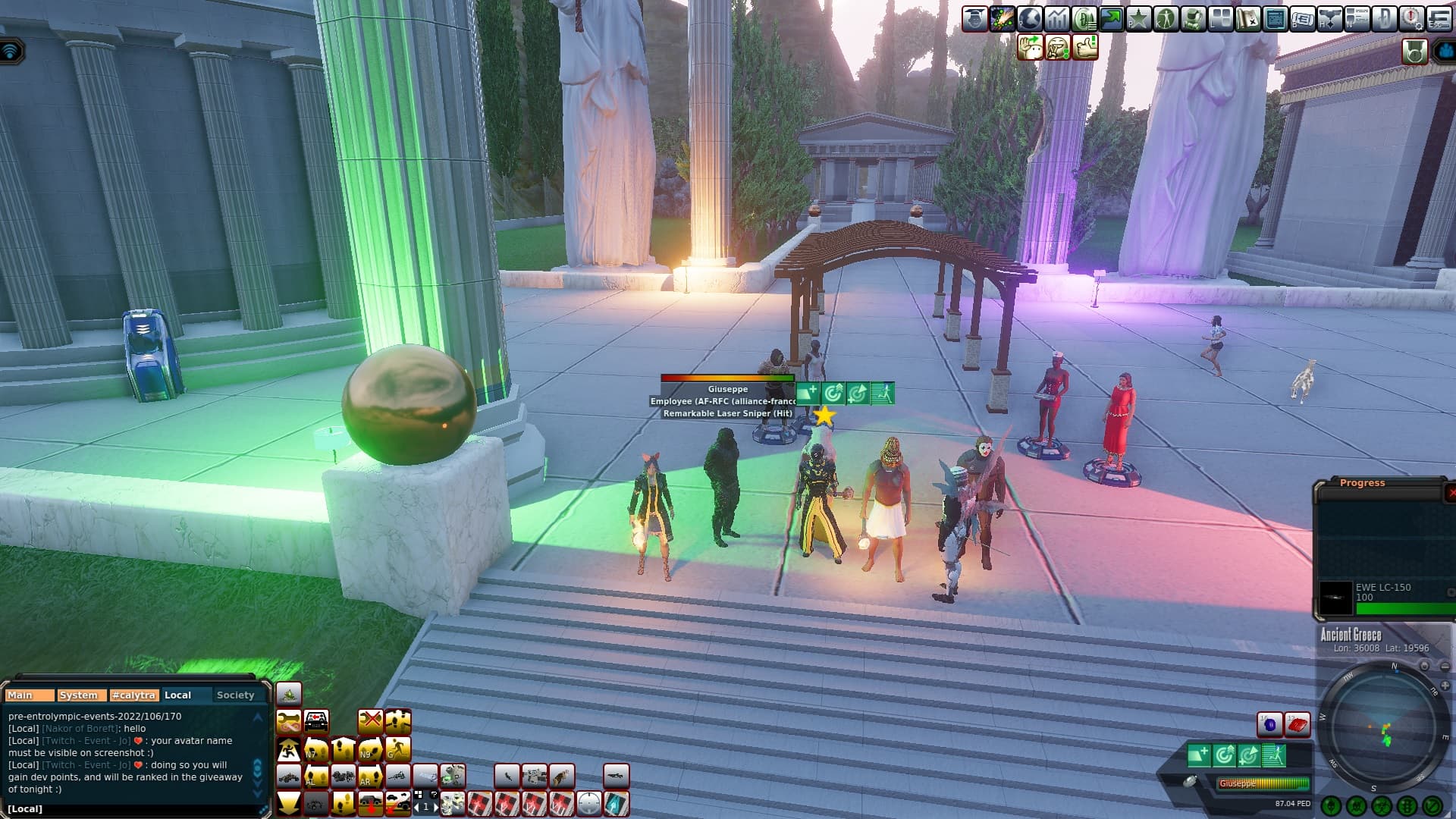This screenshot has height=819, width=1456.
Task: Close the Progress panel
Action: (1451, 493)
